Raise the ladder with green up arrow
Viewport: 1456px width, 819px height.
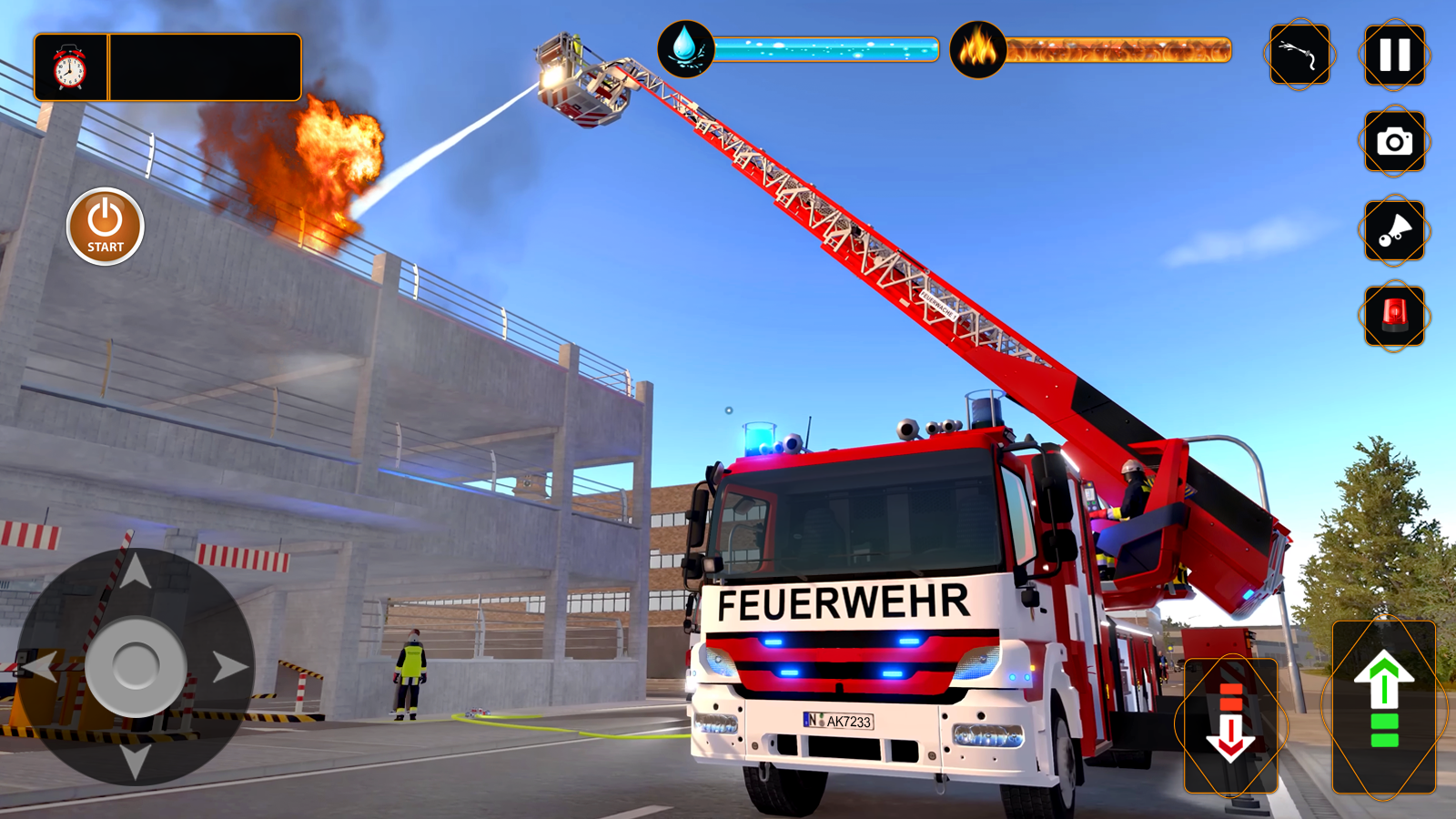click(x=1383, y=707)
